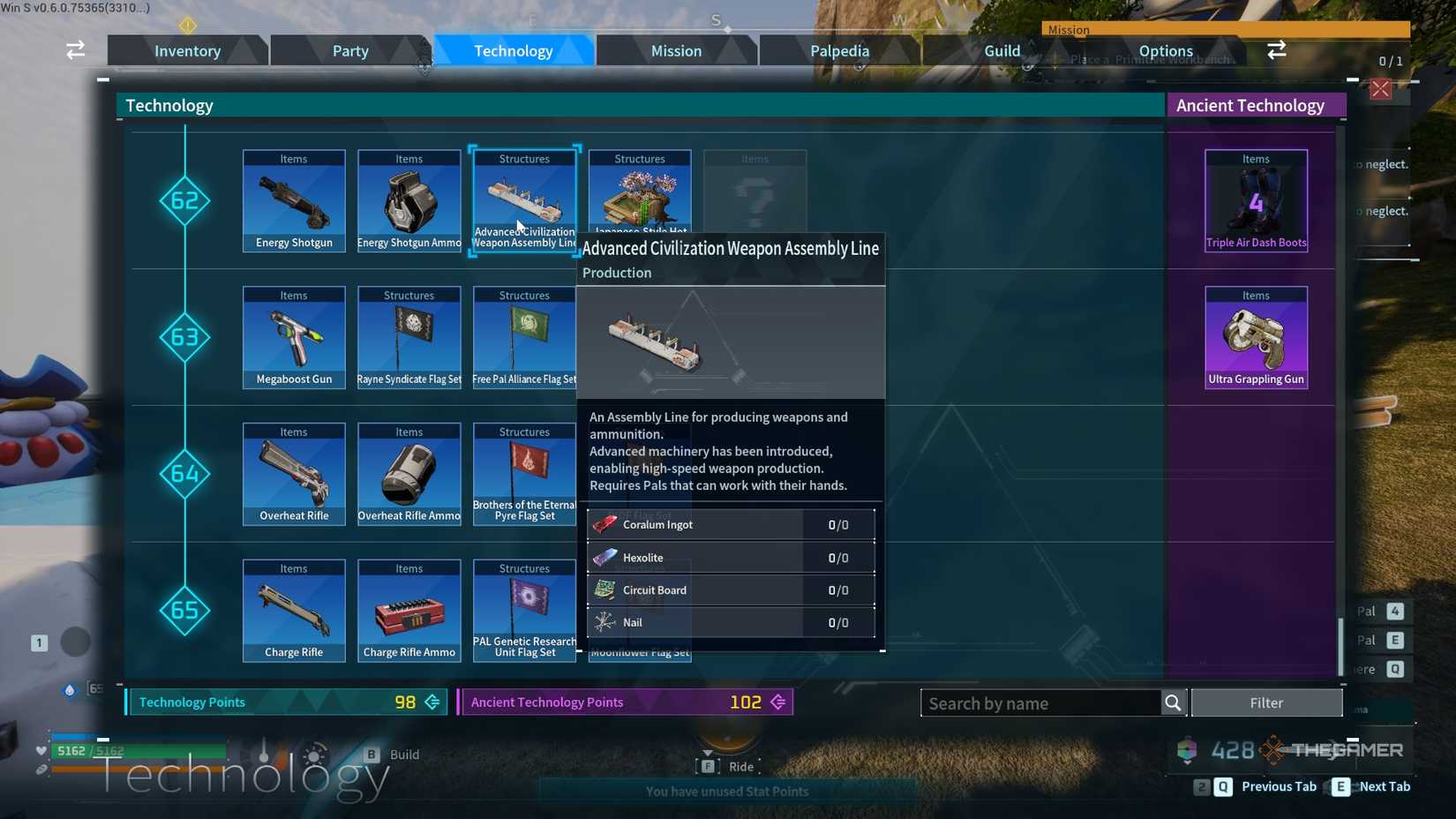Screen dimensions: 1456x819
Task: Open the Filter dropdown
Action: (1266, 703)
